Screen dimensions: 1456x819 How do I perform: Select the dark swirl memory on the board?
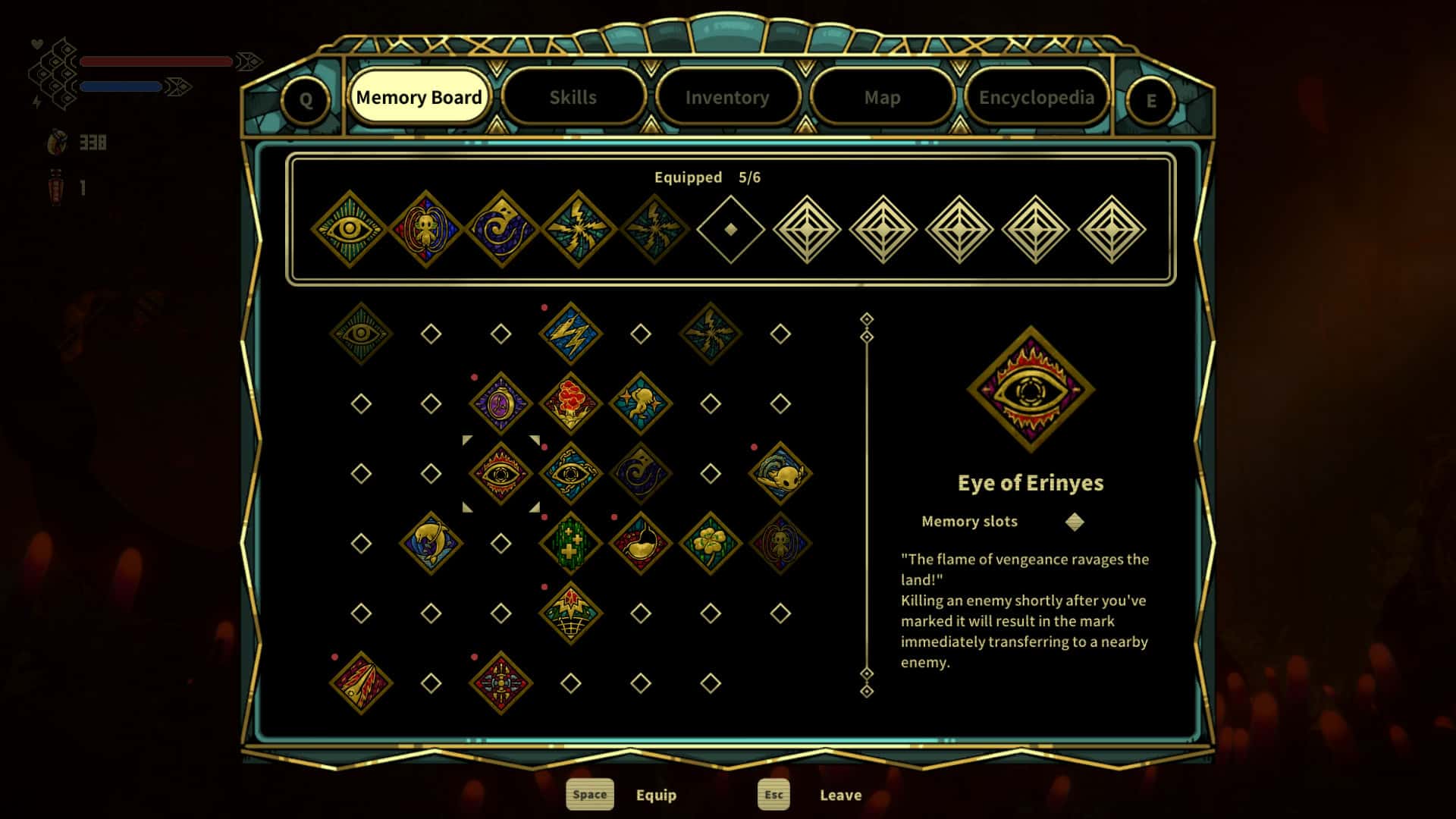pos(641,474)
